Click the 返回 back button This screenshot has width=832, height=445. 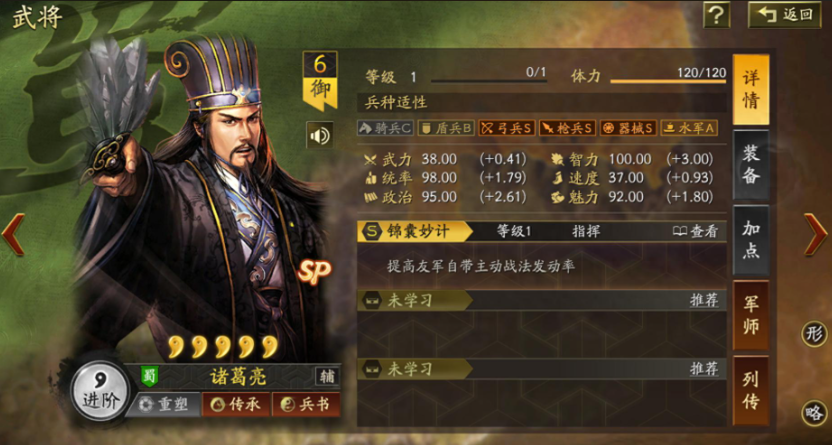[x=785, y=14]
